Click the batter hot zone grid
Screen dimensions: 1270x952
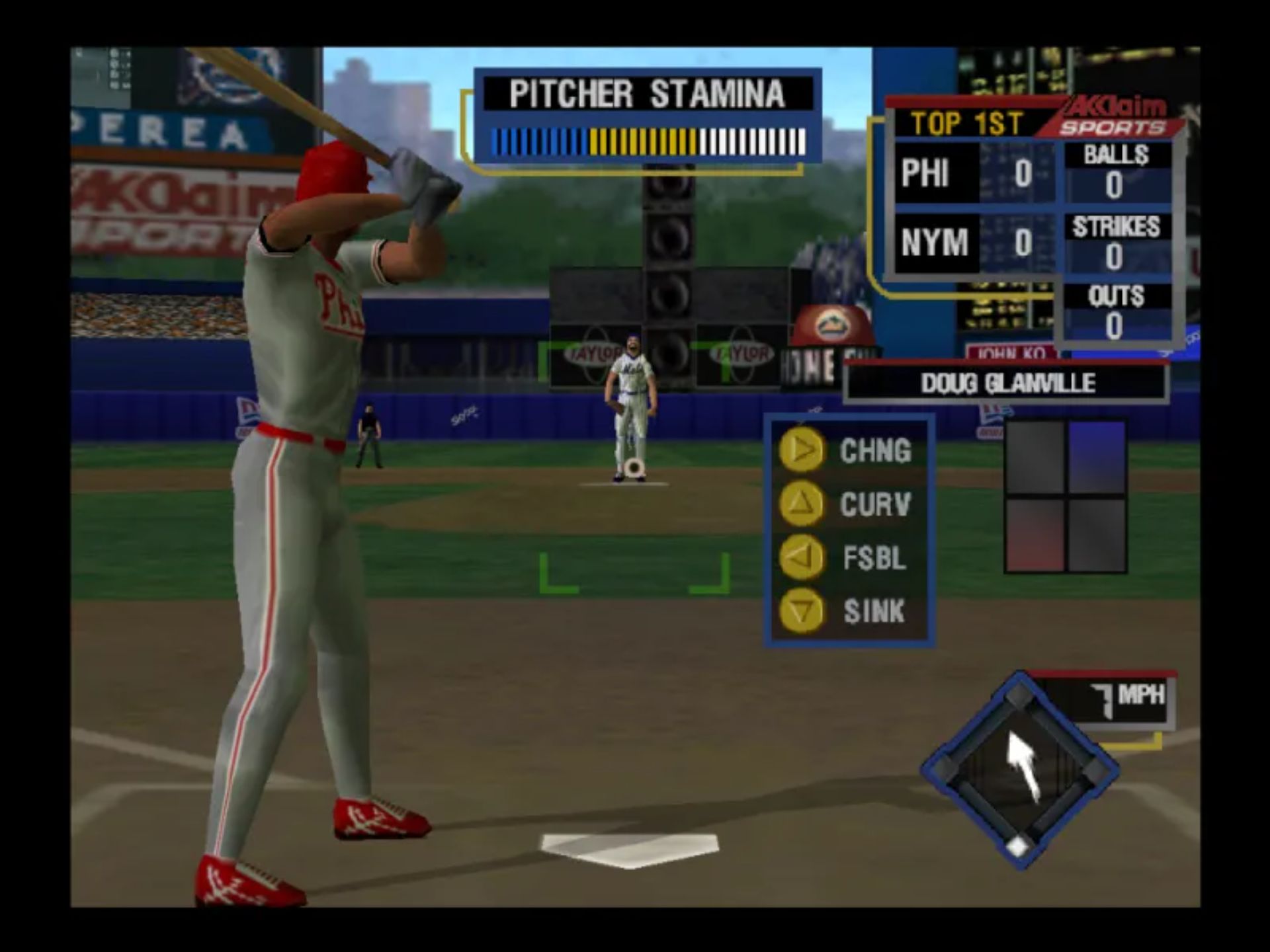(x=1065, y=496)
